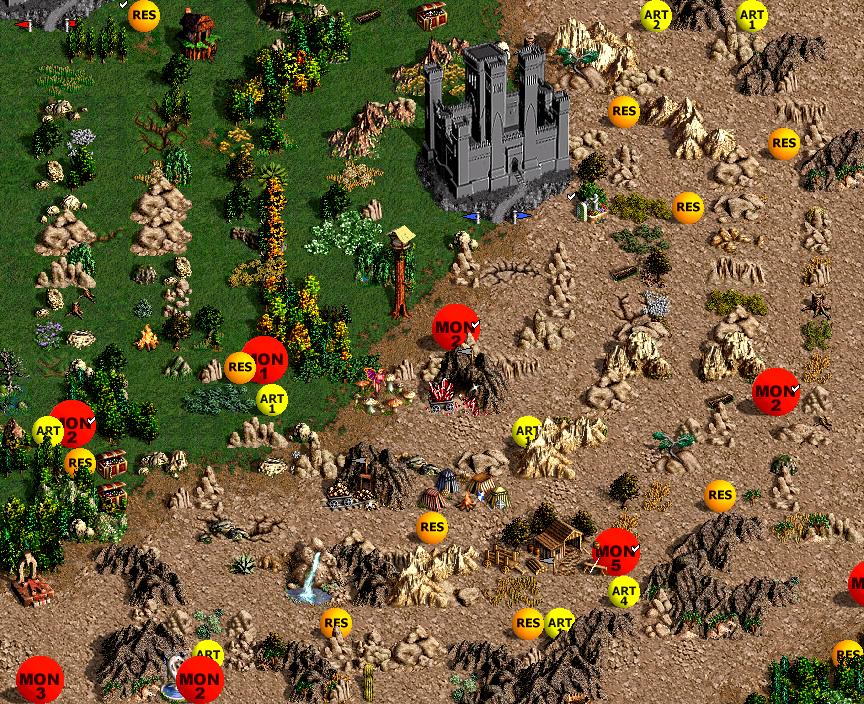Select the MON 5 monster marker
Image resolution: width=864 pixels, height=704 pixels.
tap(616, 552)
